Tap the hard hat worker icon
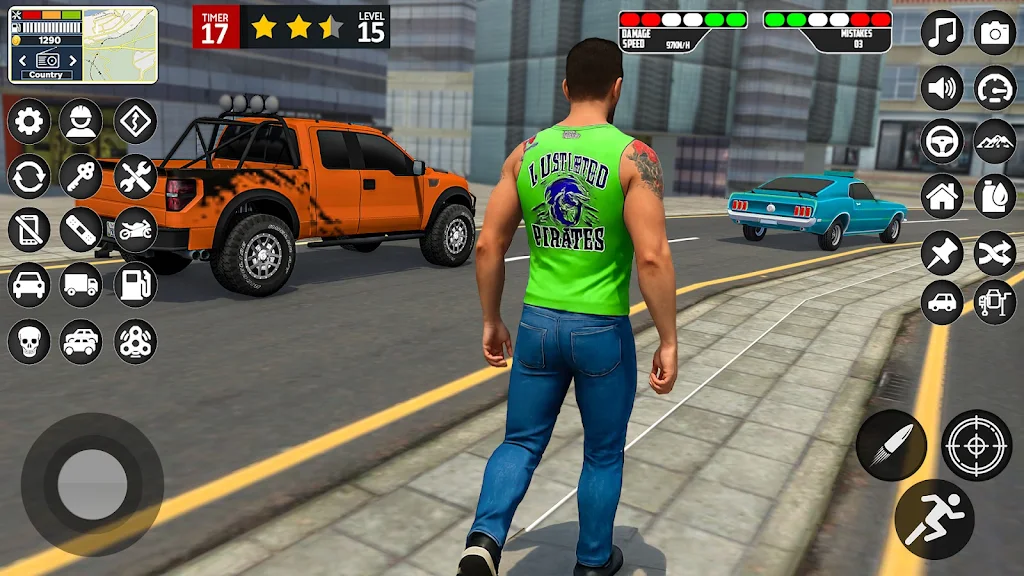The image size is (1024, 576). [81, 122]
